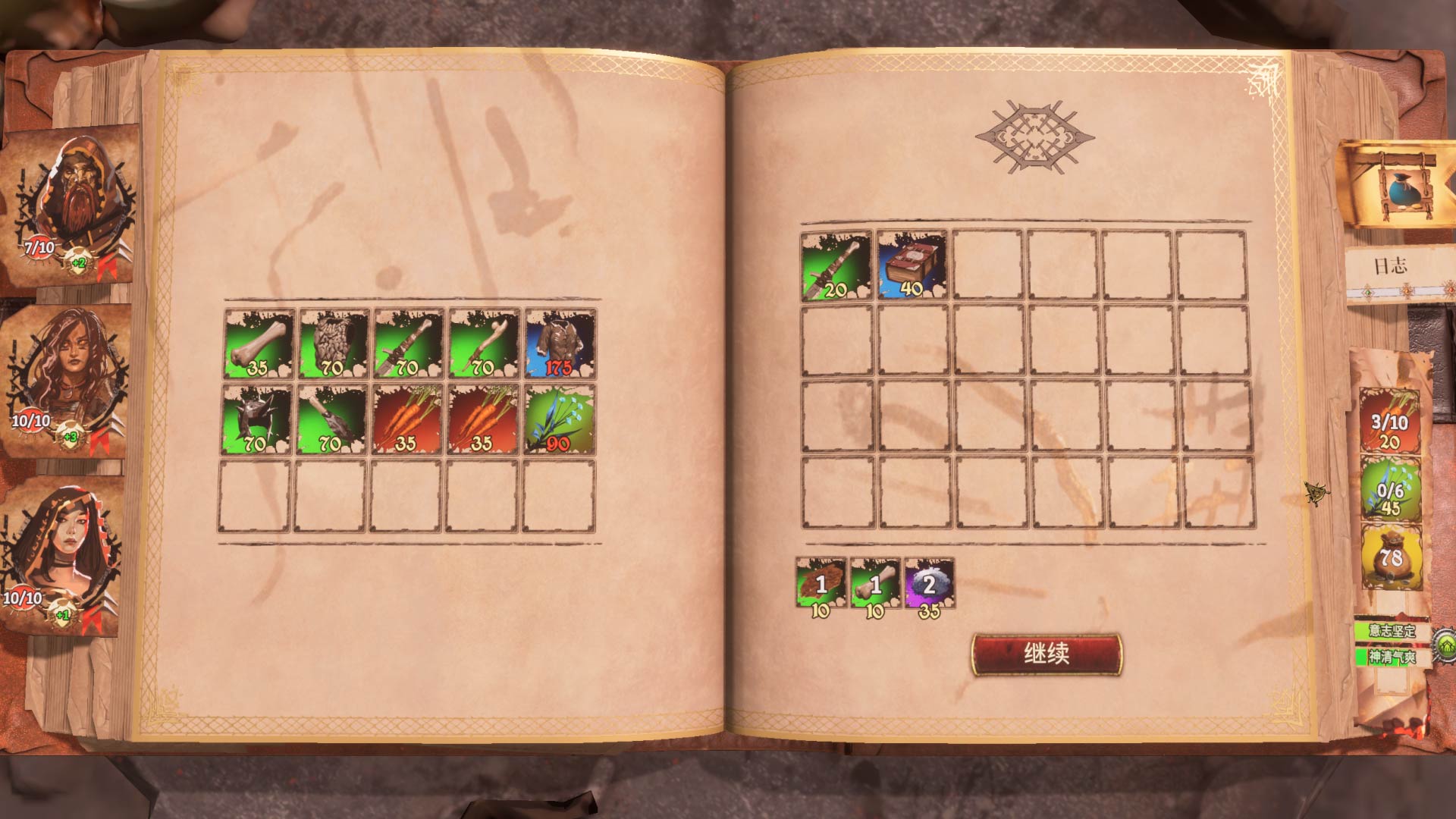Click the wood bark resource icon
Image resolution: width=1456 pixels, height=819 pixels.
(x=821, y=583)
